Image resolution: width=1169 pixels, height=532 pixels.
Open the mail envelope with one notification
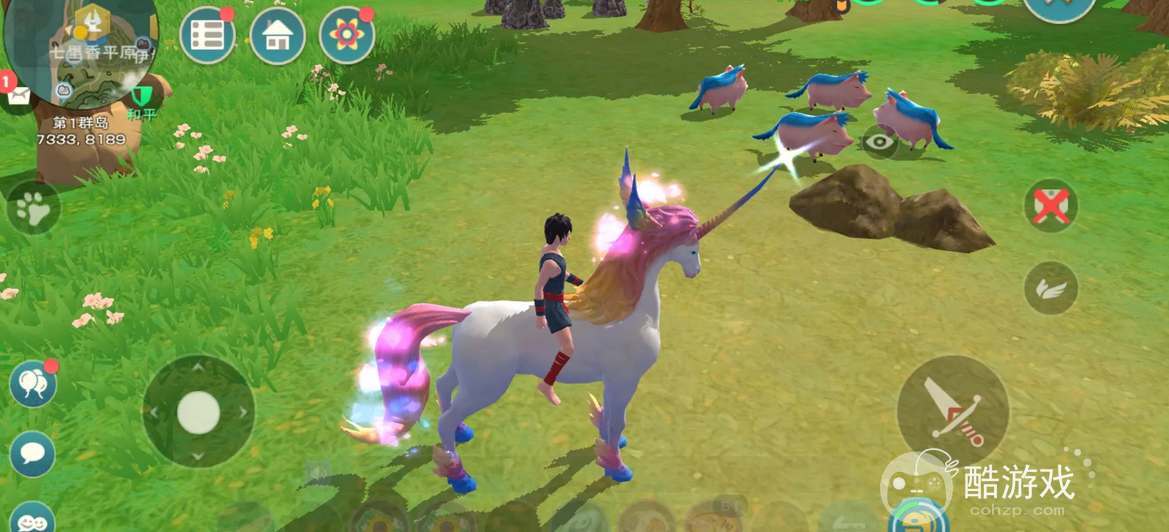18,96
